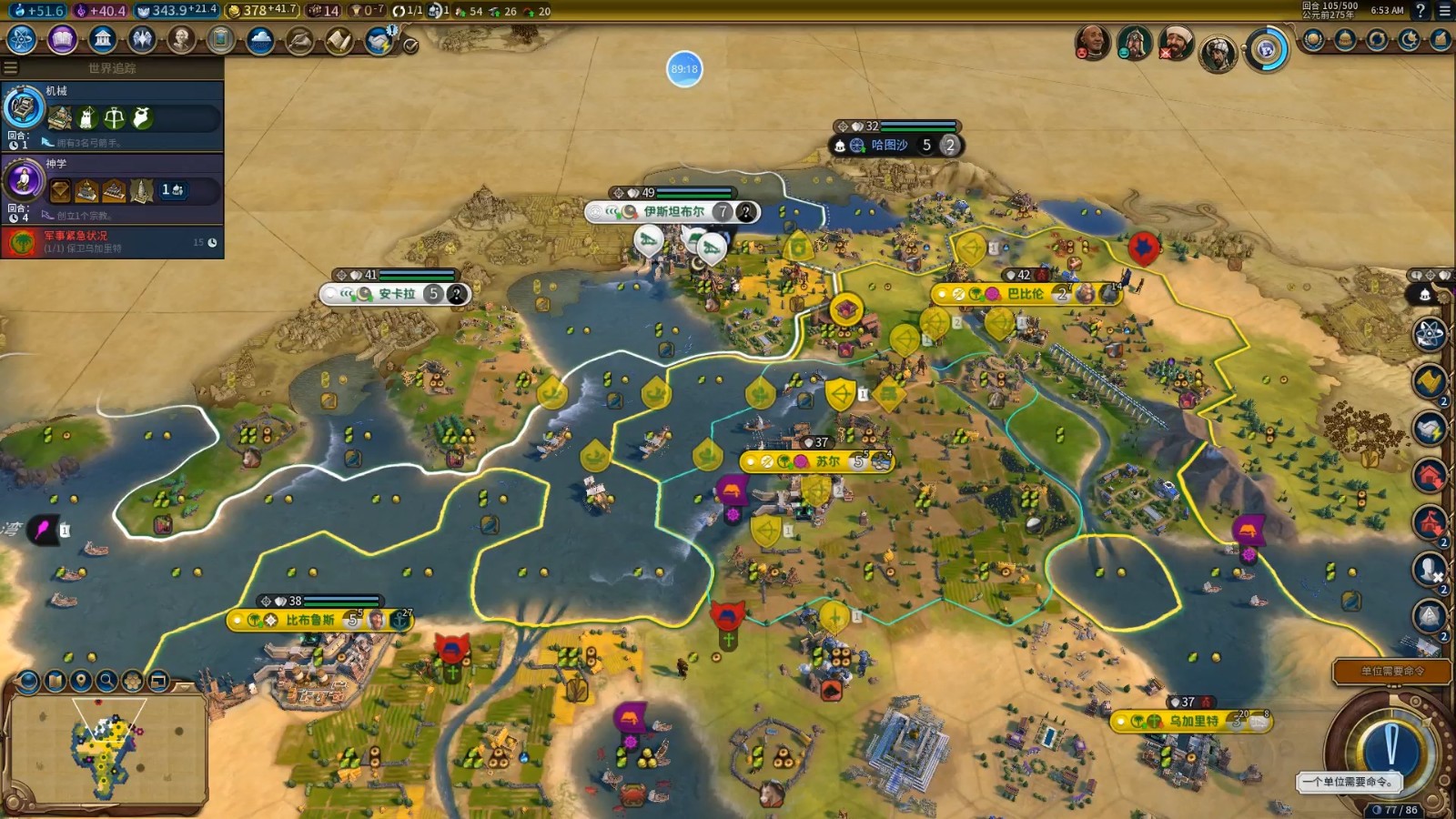The image size is (1456, 819).
Task: Toggle the 世界追踪 tracker menu
Action: (11, 67)
